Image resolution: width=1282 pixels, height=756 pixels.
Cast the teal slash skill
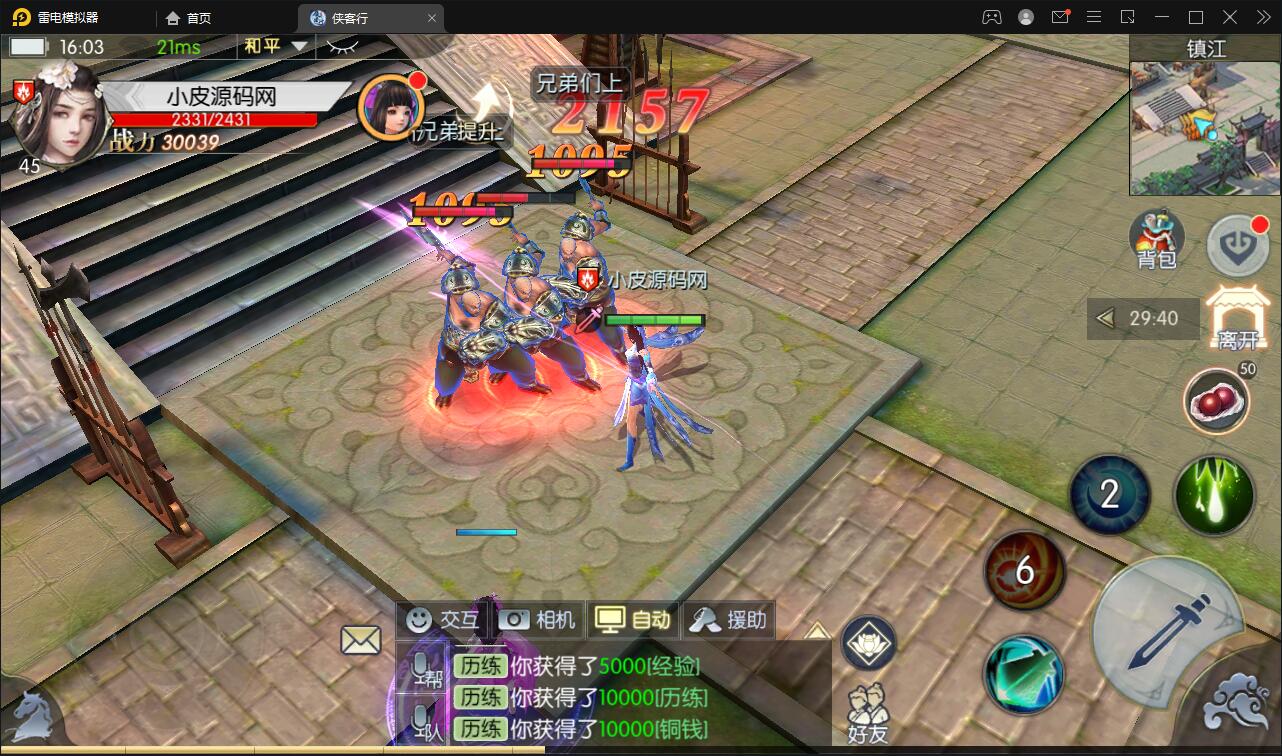[x=1023, y=673]
